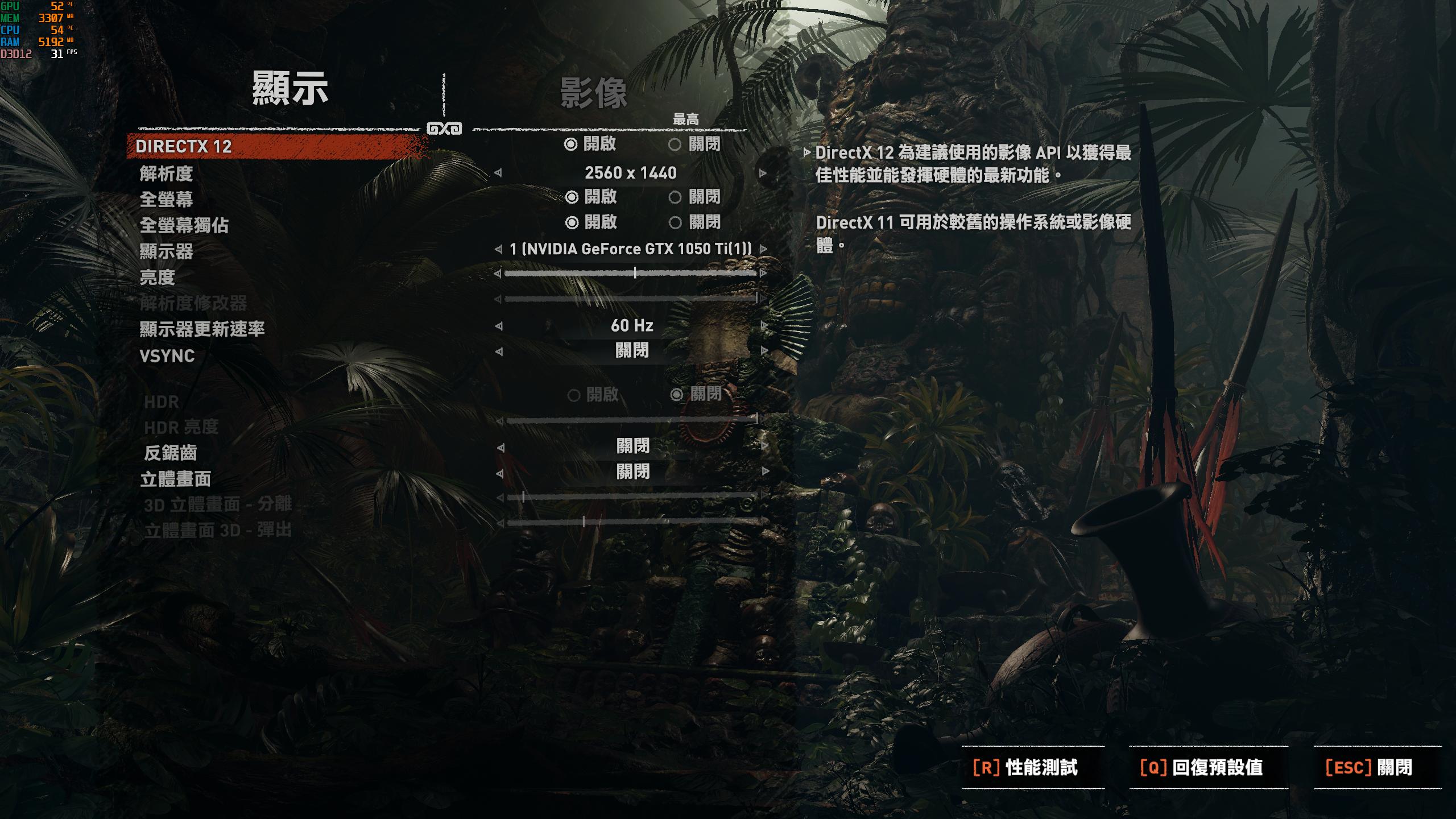The image size is (1456, 819).
Task: Cycle VSYNC using its right arrow
Action: 763,351
